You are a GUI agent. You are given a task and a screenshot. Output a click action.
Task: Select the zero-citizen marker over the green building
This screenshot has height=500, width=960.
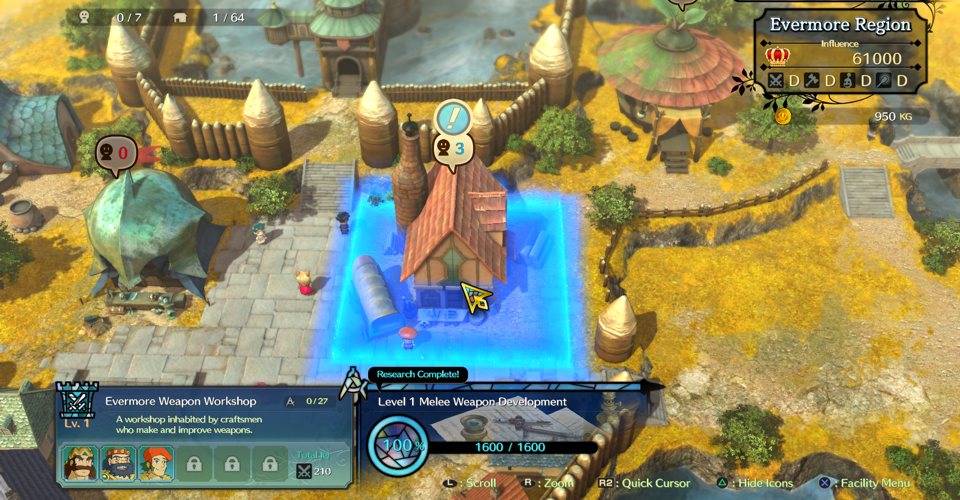113,153
